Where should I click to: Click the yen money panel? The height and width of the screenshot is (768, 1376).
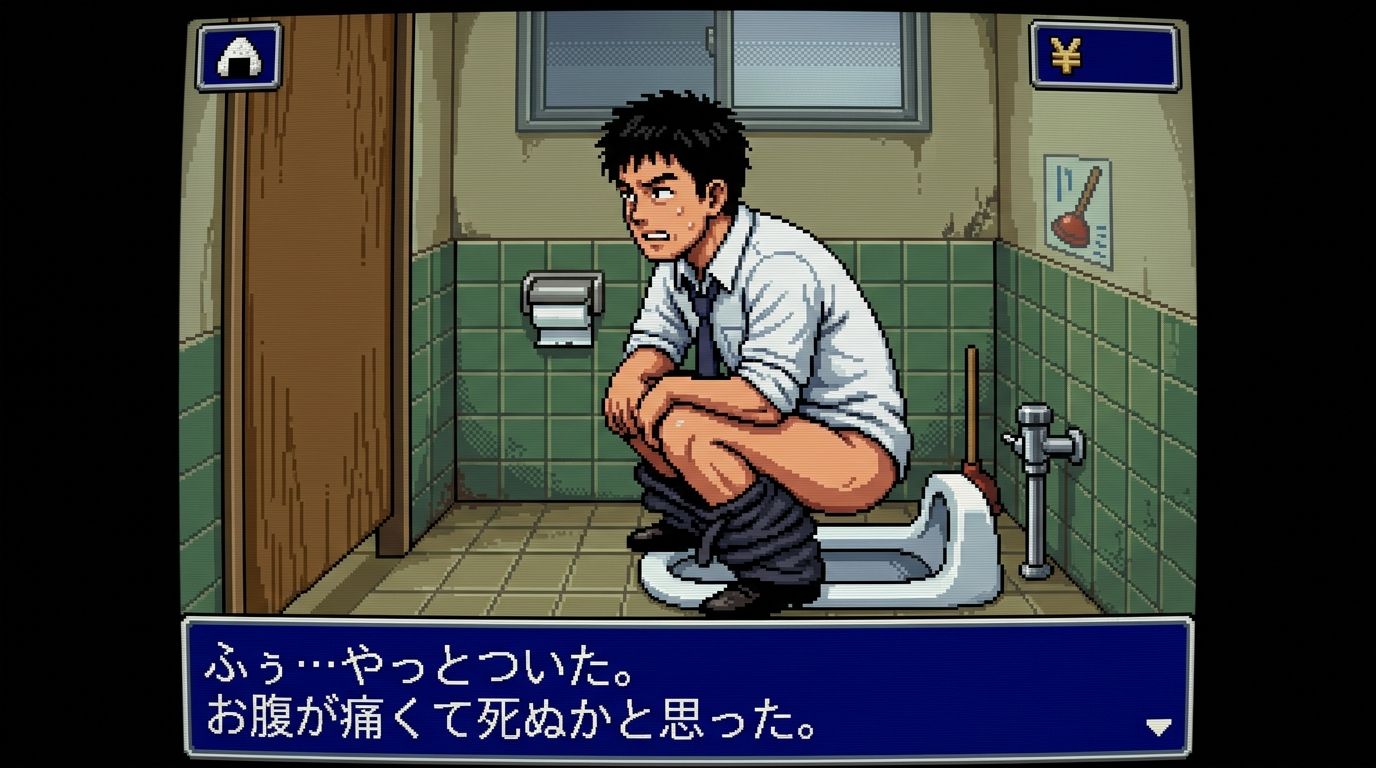pyautogui.click(x=1104, y=56)
